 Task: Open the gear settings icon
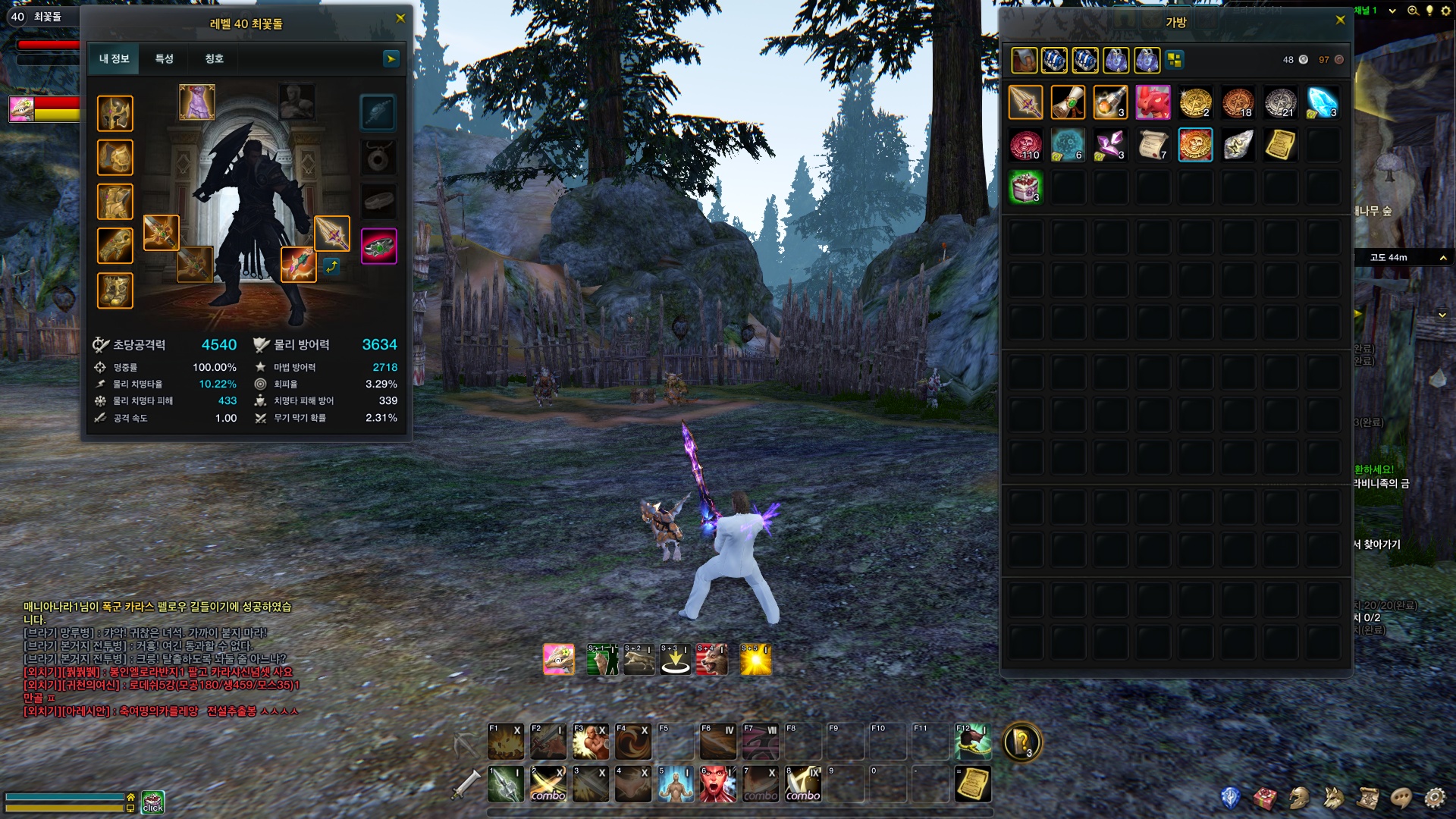pos(1434,798)
